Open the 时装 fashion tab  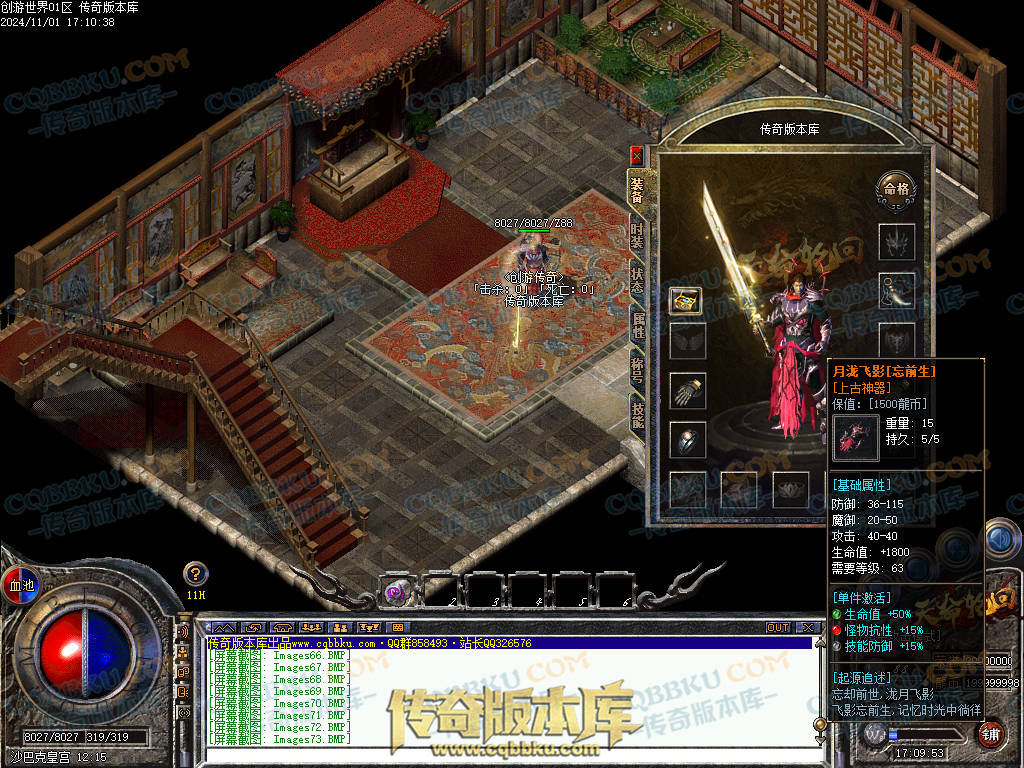coord(637,236)
